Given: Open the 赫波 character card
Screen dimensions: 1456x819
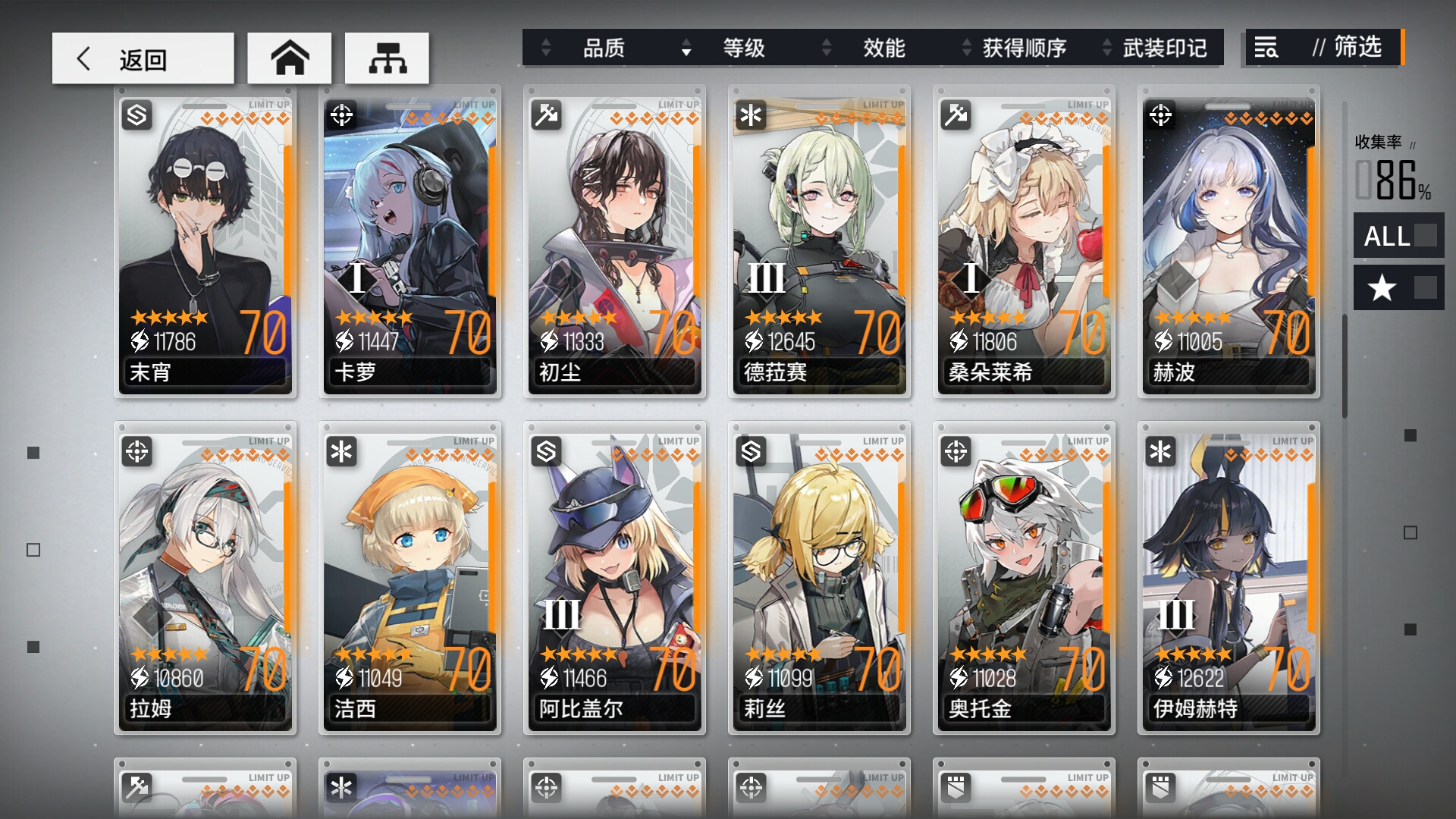Looking at the screenshot, I should tap(1228, 243).
